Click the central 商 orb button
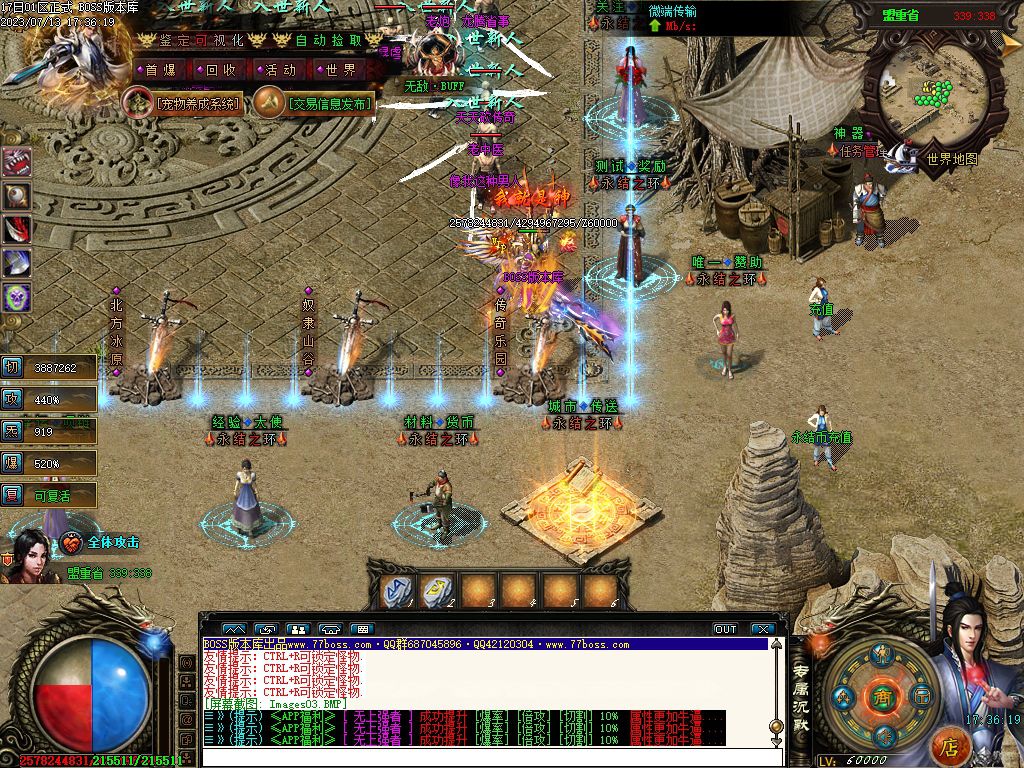Viewport: 1024px width, 768px height. click(x=881, y=696)
